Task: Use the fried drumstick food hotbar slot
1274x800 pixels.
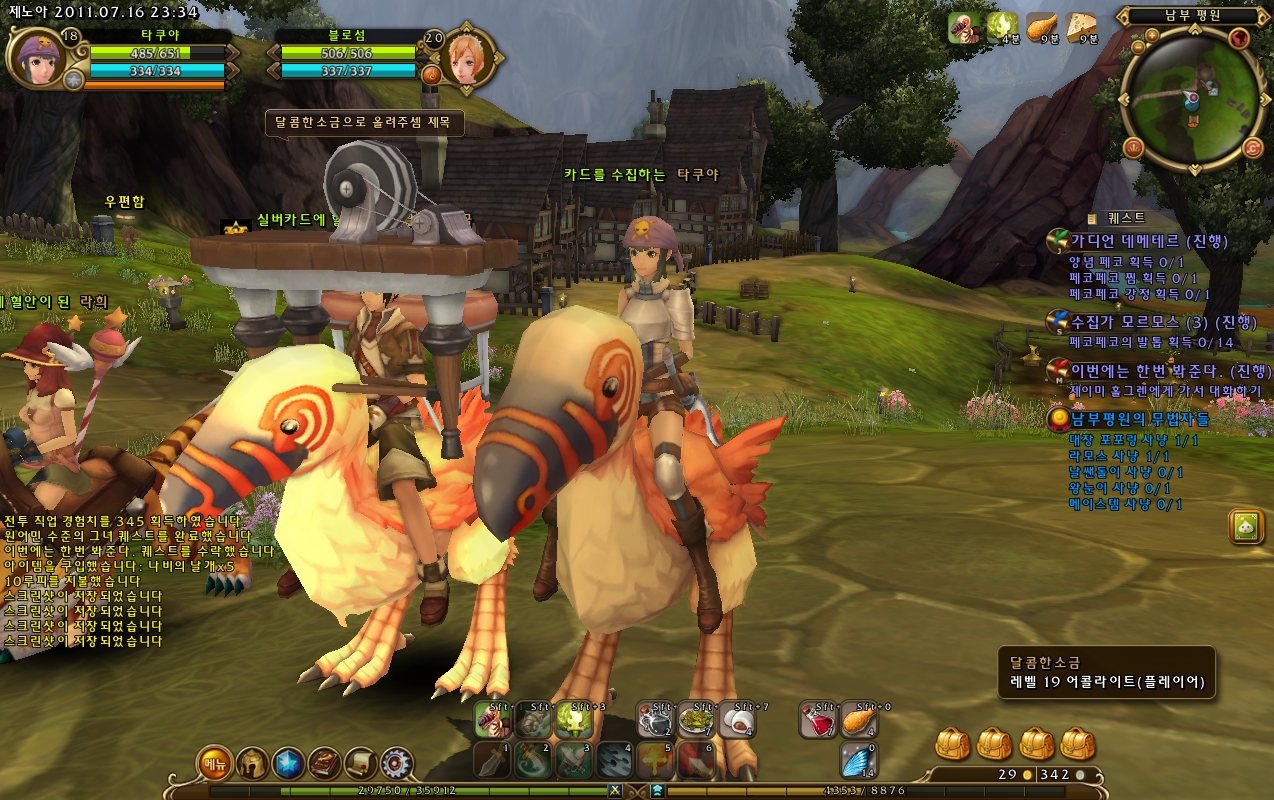Action: [859, 720]
